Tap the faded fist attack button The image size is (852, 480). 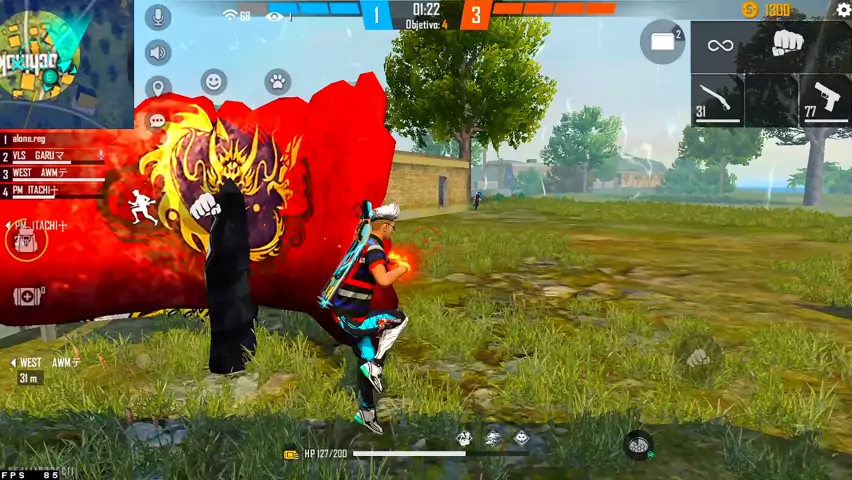[x=698, y=356]
